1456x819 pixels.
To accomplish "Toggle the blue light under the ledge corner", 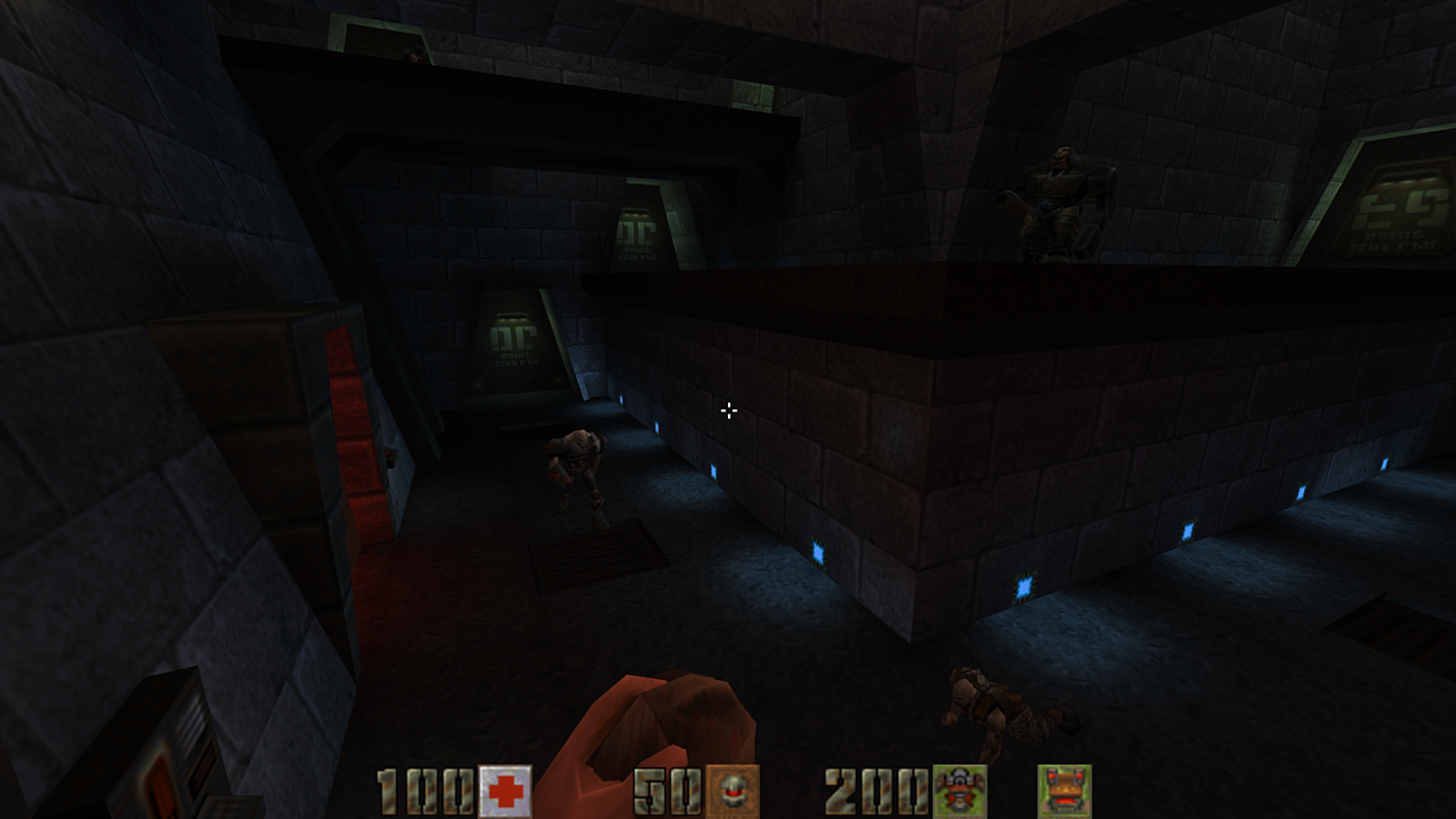I will click(x=818, y=550).
